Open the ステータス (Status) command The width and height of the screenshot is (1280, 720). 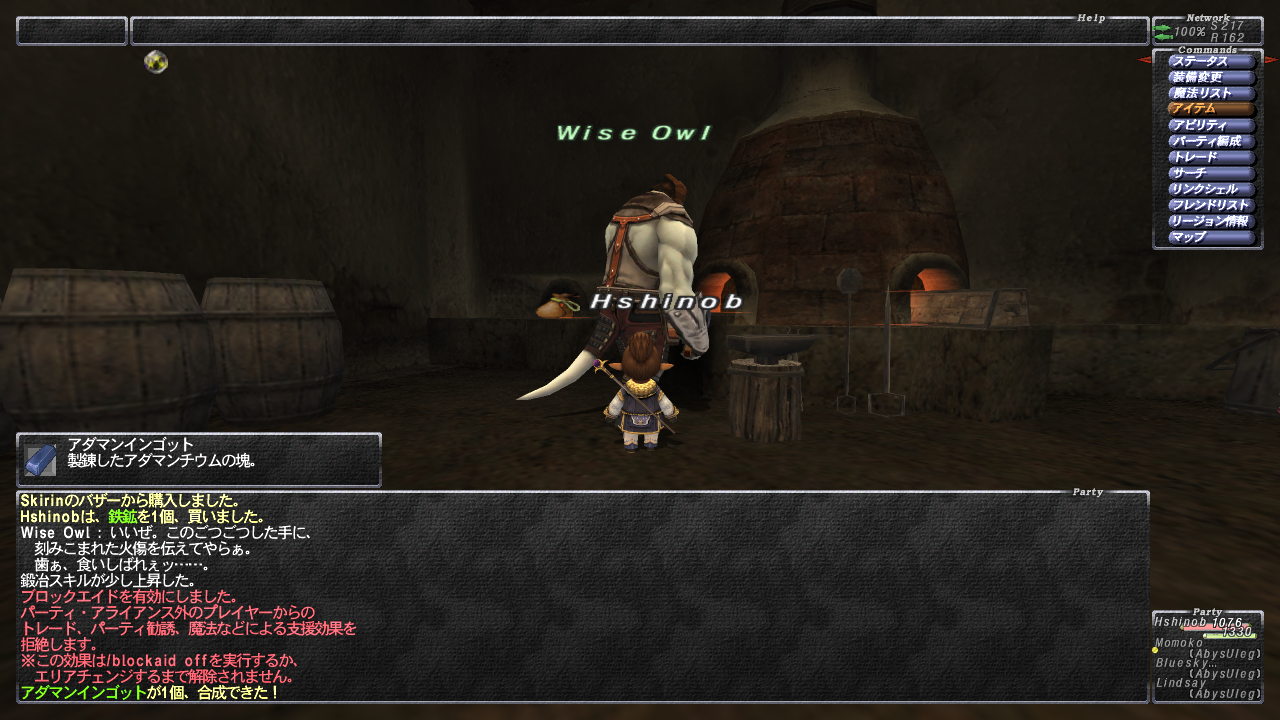(x=1211, y=62)
